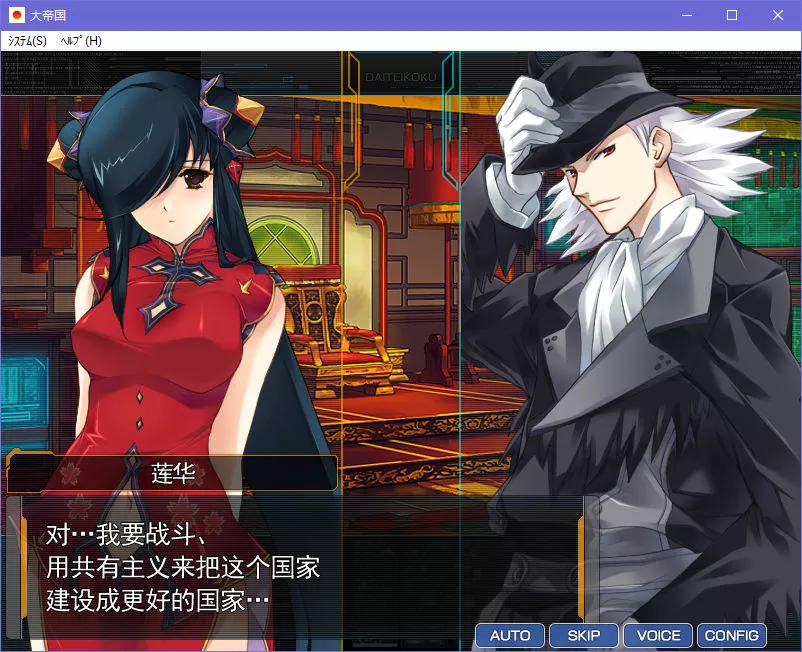Close the game window
Viewport: 802px width, 652px height.
tap(778, 16)
